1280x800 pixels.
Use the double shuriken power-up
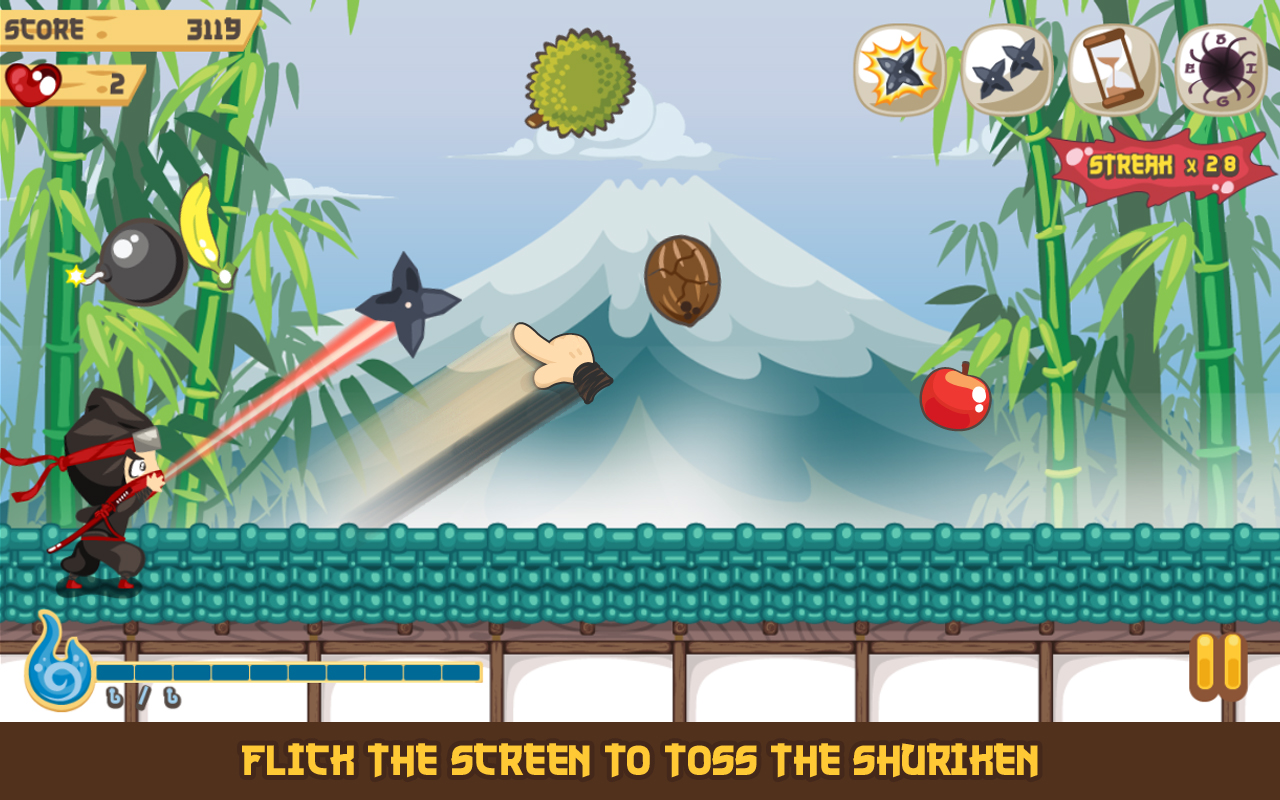pyautogui.click(x=1006, y=70)
